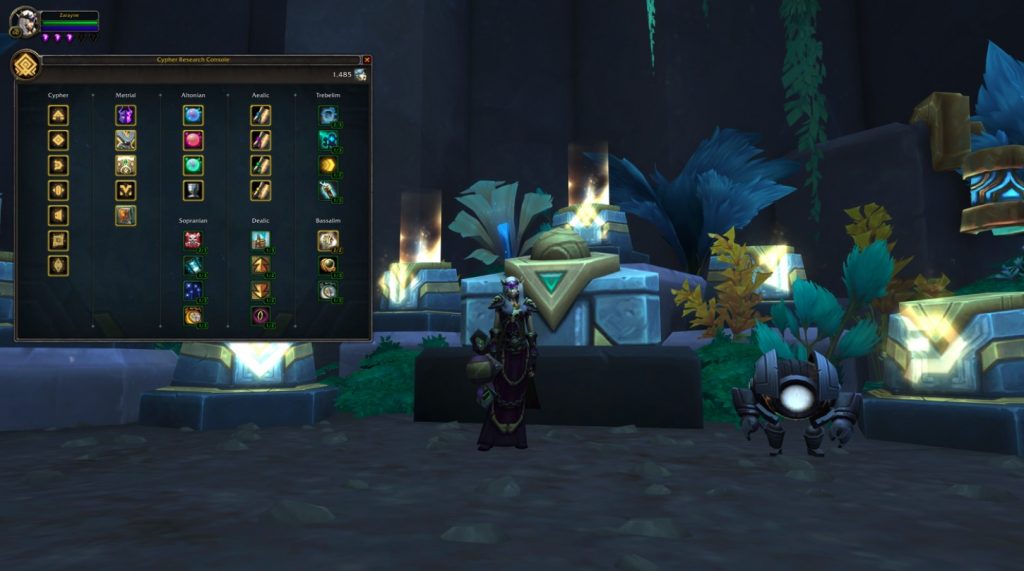Select the blue orb talent under Altonian
1024x571 pixels.
tap(193, 115)
